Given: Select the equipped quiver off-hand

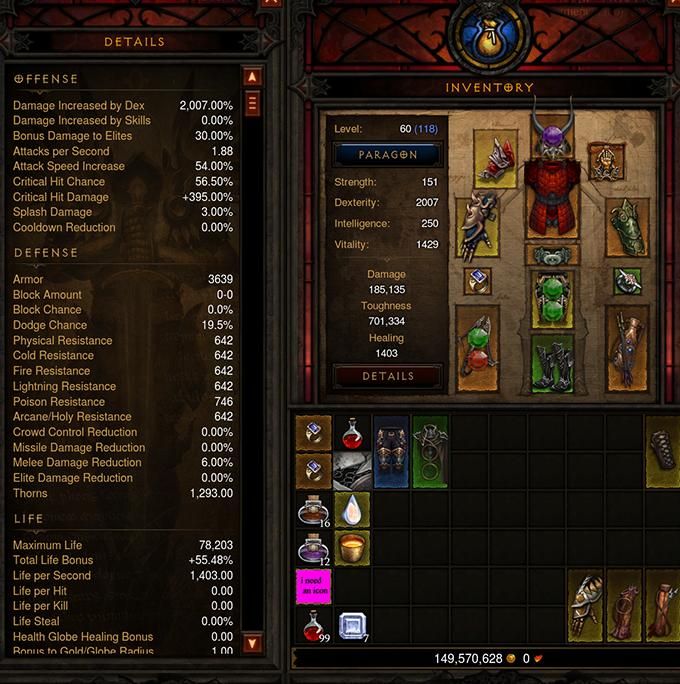Looking at the screenshot, I should point(627,346).
